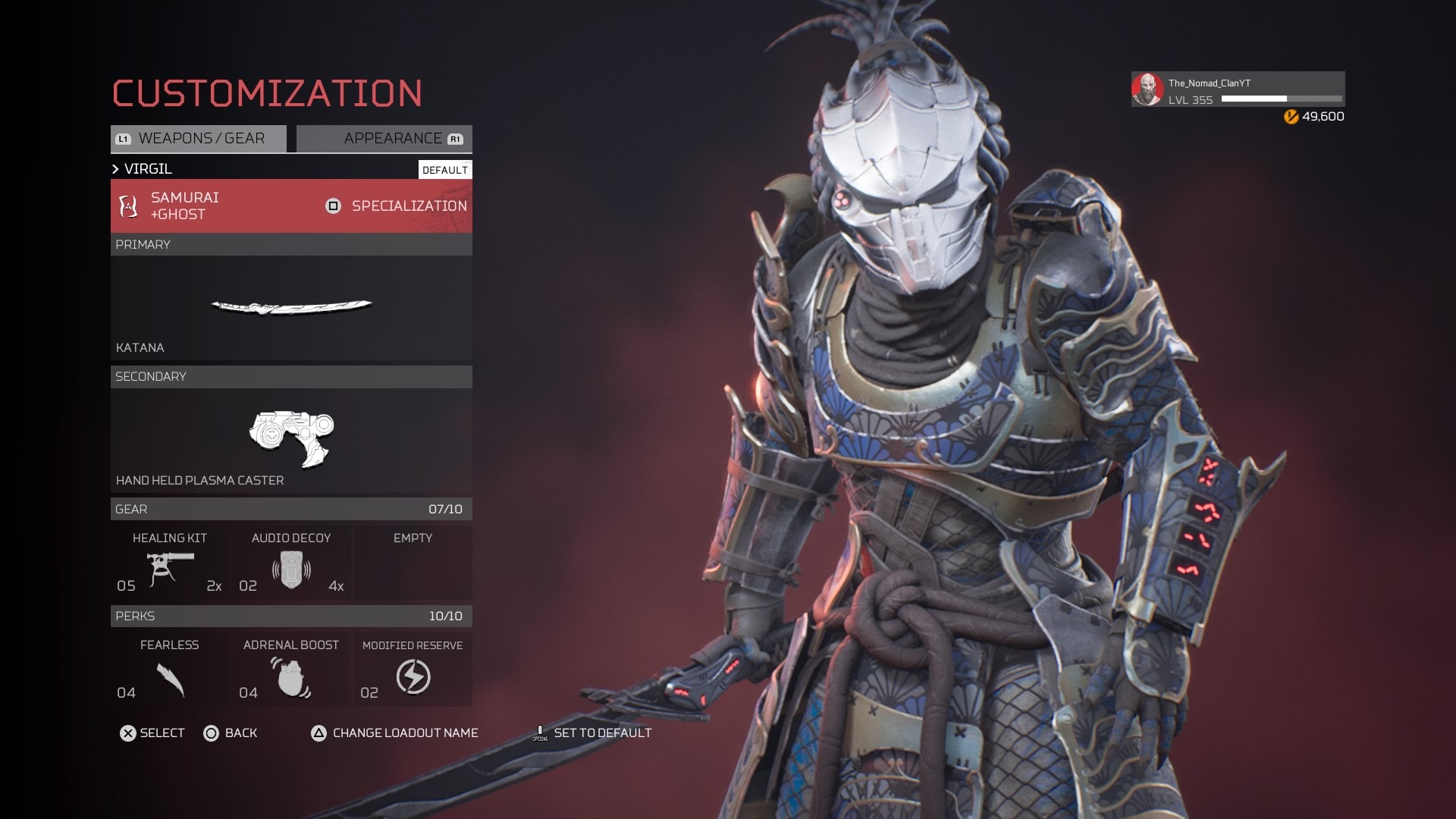Open The_Nomad_ClanYT player profile card

click(x=1238, y=90)
